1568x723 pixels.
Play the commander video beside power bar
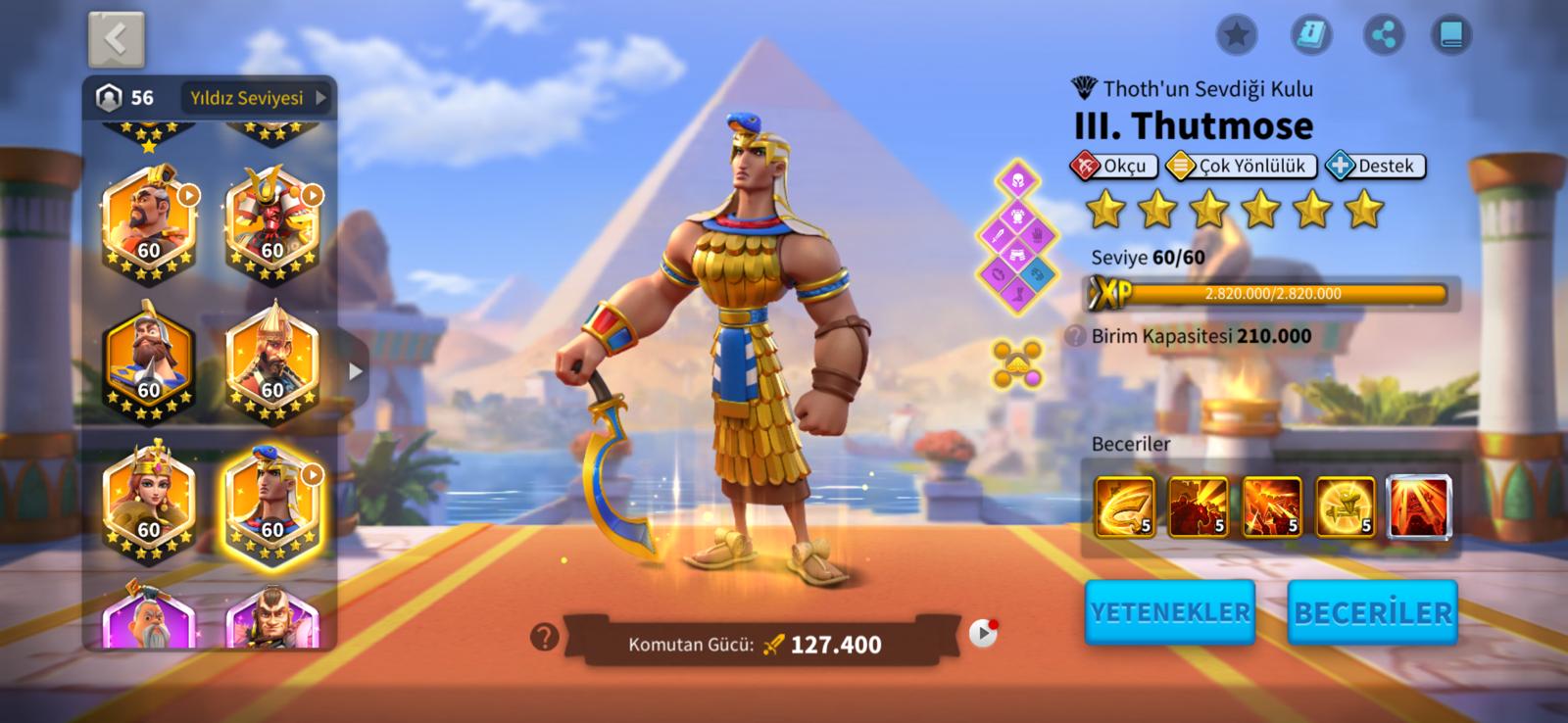tap(983, 634)
